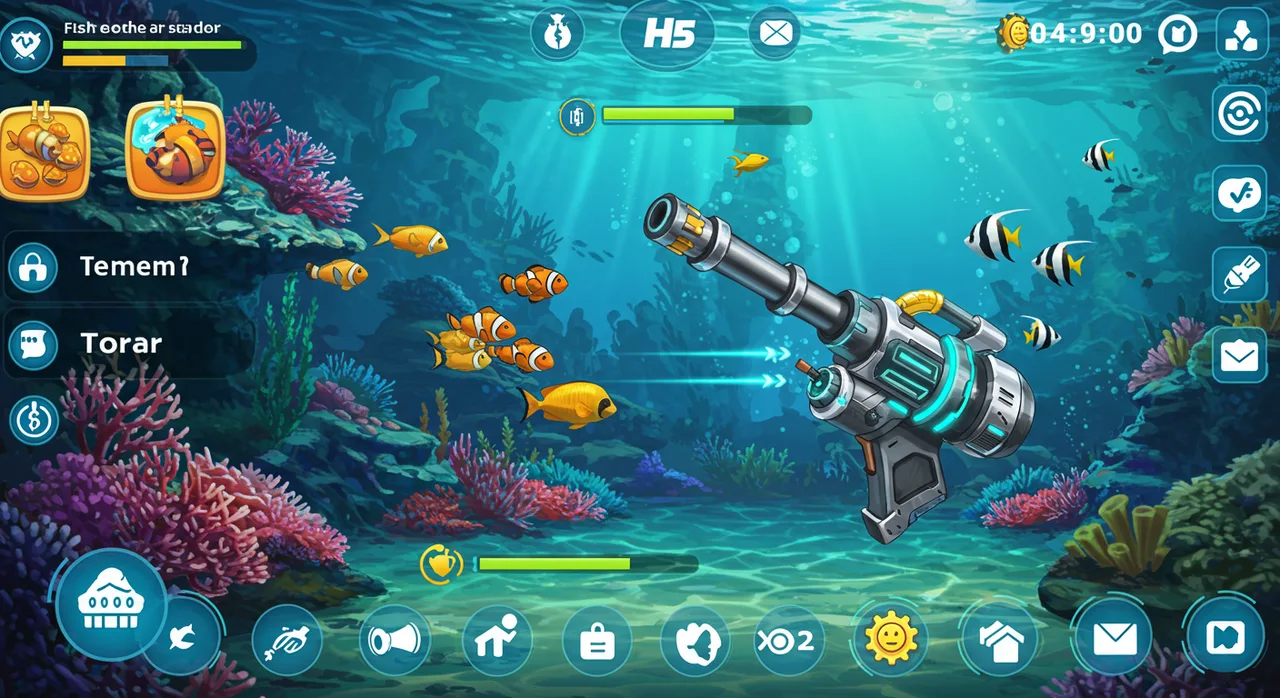Open the top envelope mail icon
This screenshot has height=698, width=1280.
(x=774, y=33)
